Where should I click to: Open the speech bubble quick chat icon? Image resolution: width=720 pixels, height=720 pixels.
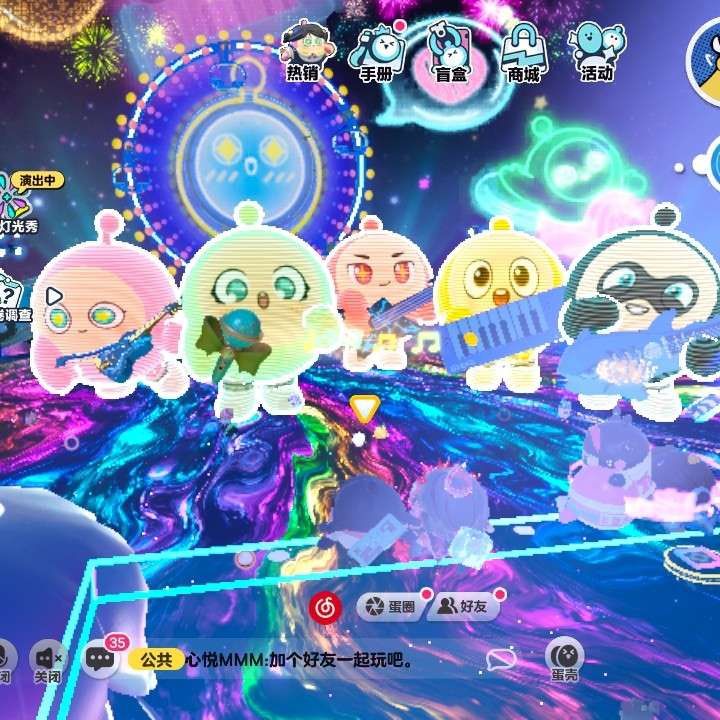pyautogui.click(x=501, y=659)
